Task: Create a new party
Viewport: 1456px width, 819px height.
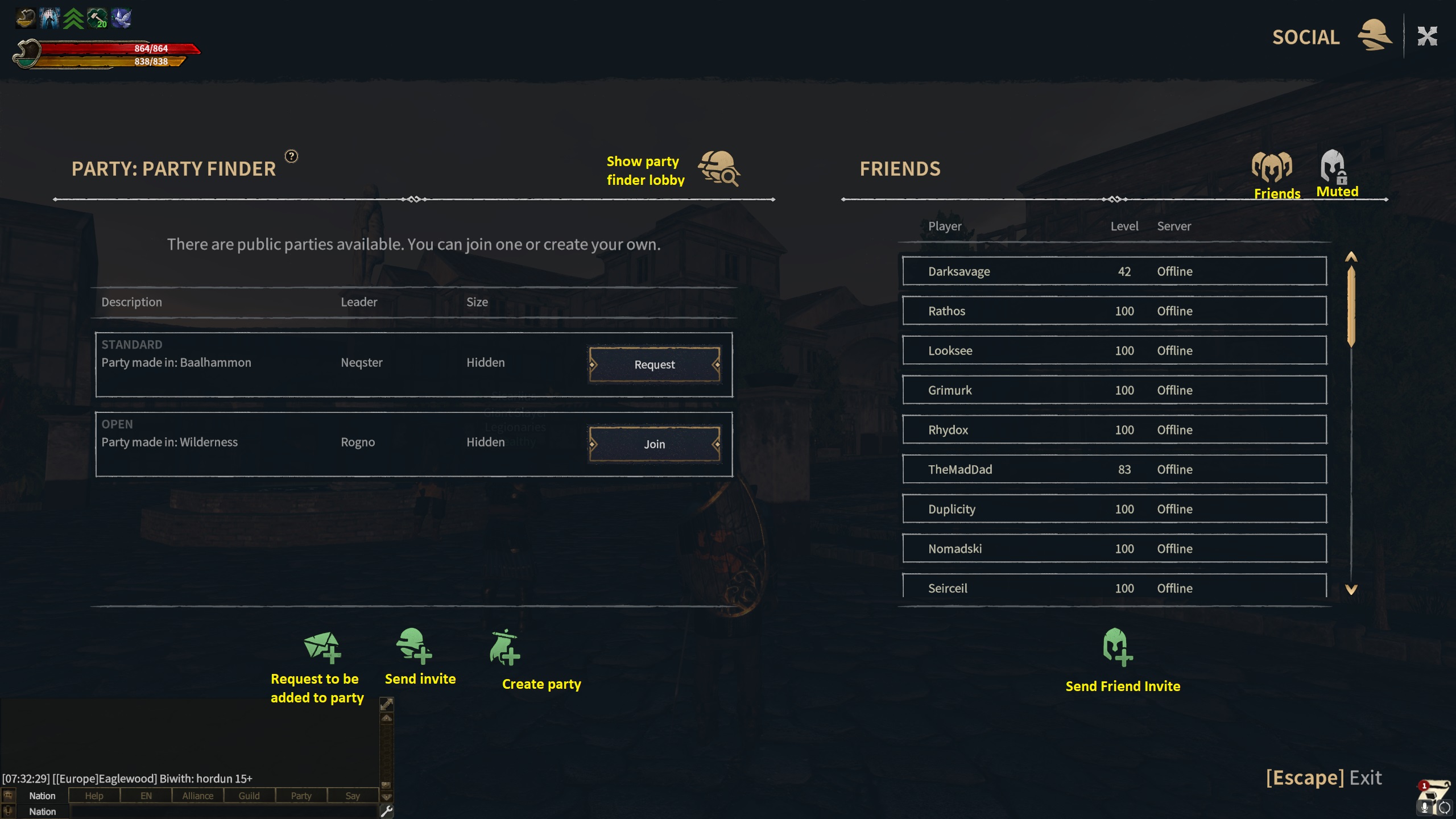Action: click(504, 648)
